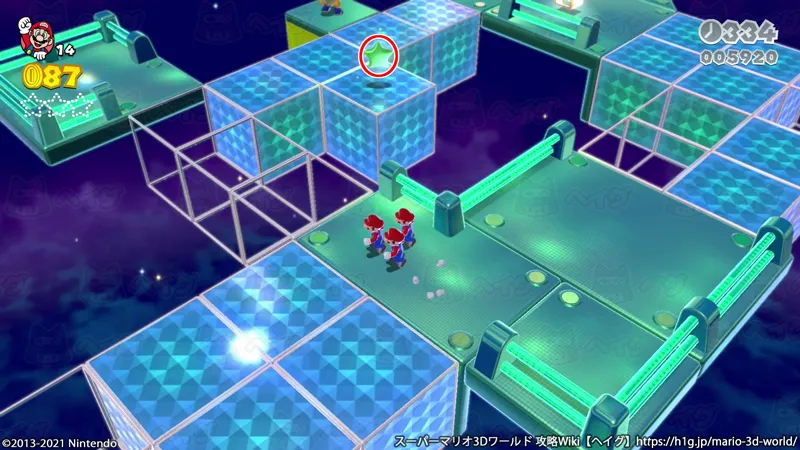Select the green star collection tracker
The width and height of the screenshot is (800, 450).
point(58,103)
